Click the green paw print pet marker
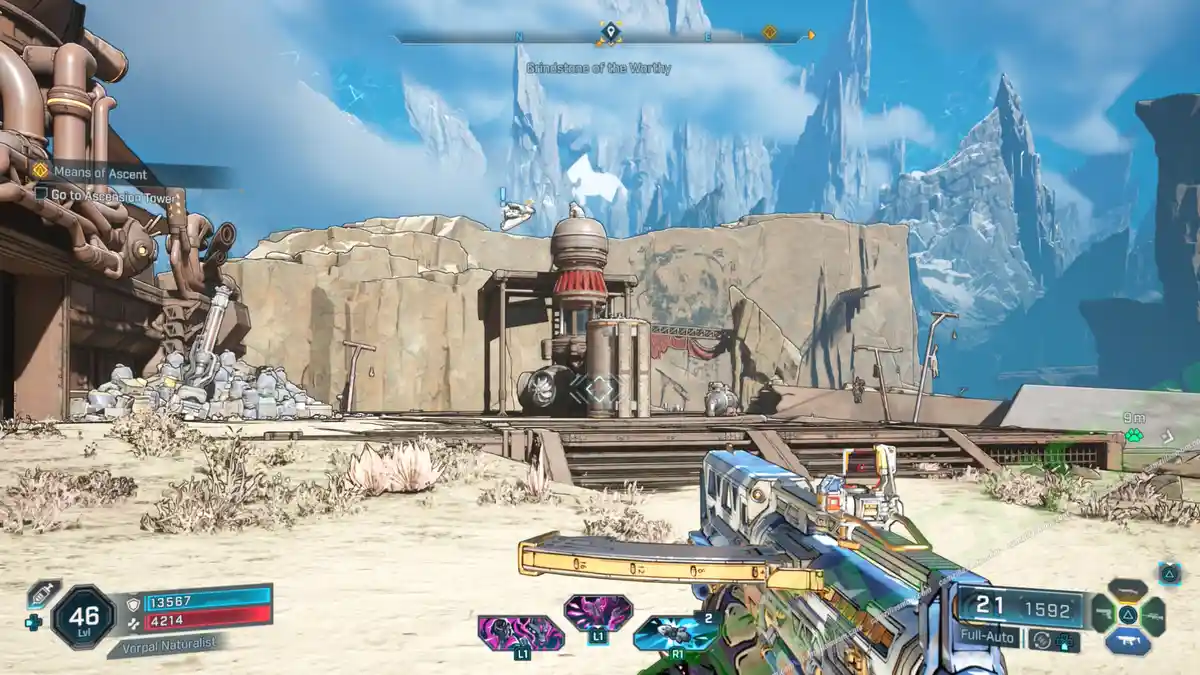The image size is (1200, 675). pos(1133,435)
